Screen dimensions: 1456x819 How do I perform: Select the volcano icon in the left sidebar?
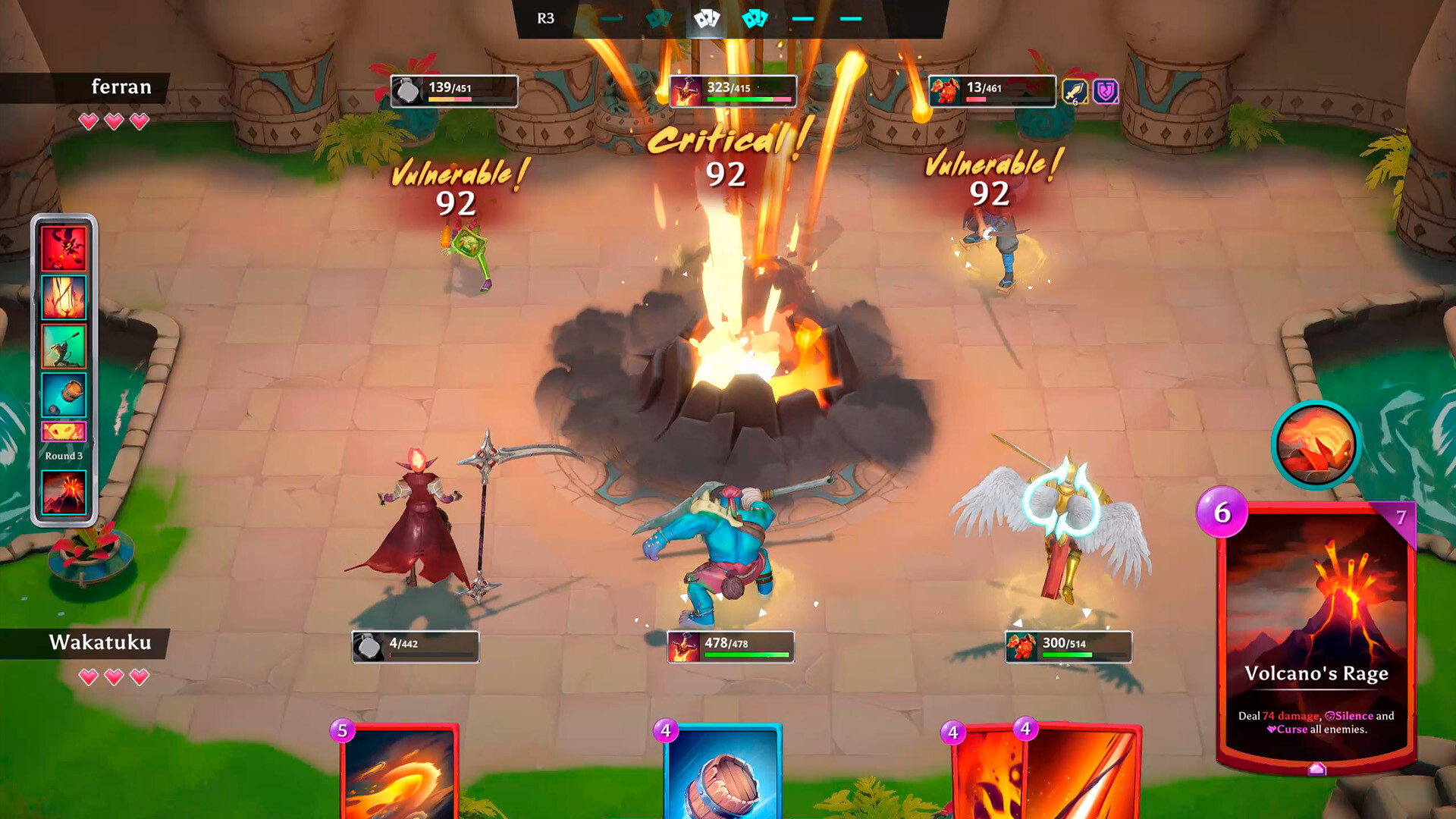point(64,491)
